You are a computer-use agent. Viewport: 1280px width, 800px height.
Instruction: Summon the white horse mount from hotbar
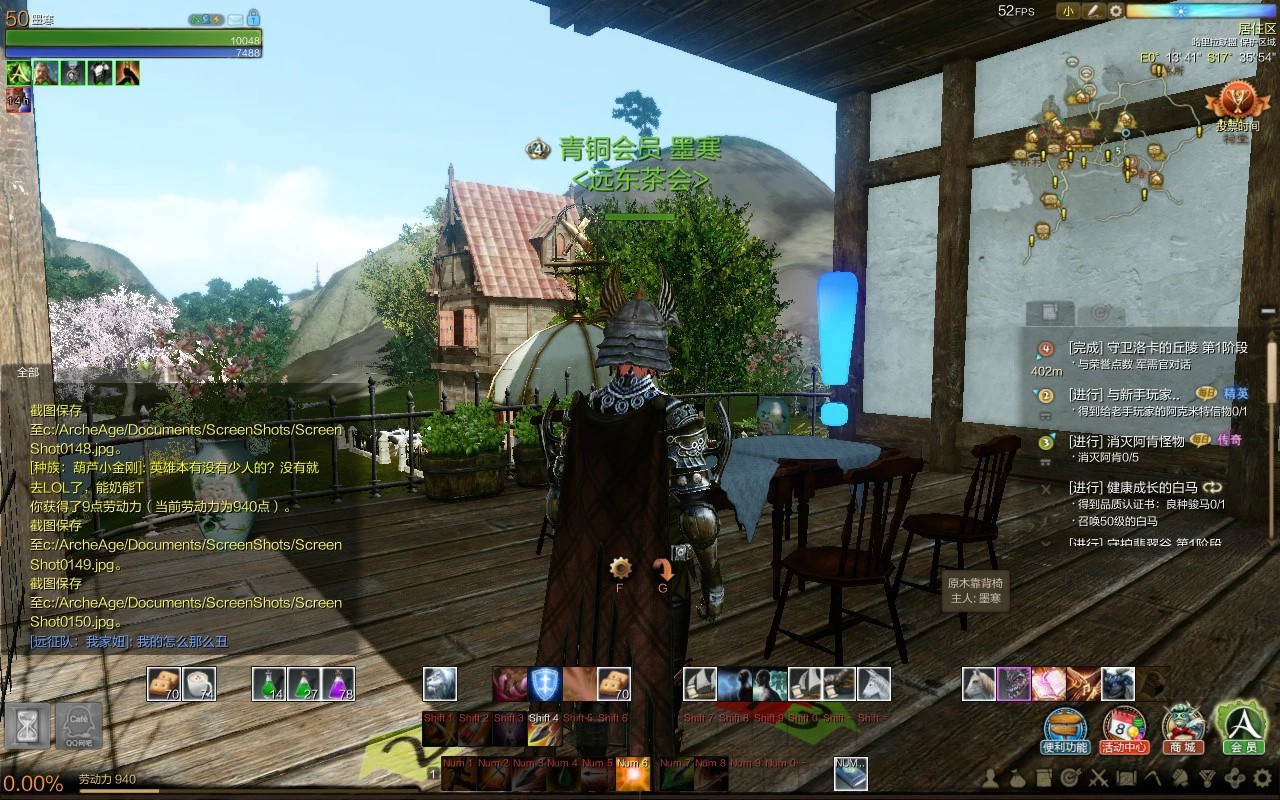coord(874,684)
